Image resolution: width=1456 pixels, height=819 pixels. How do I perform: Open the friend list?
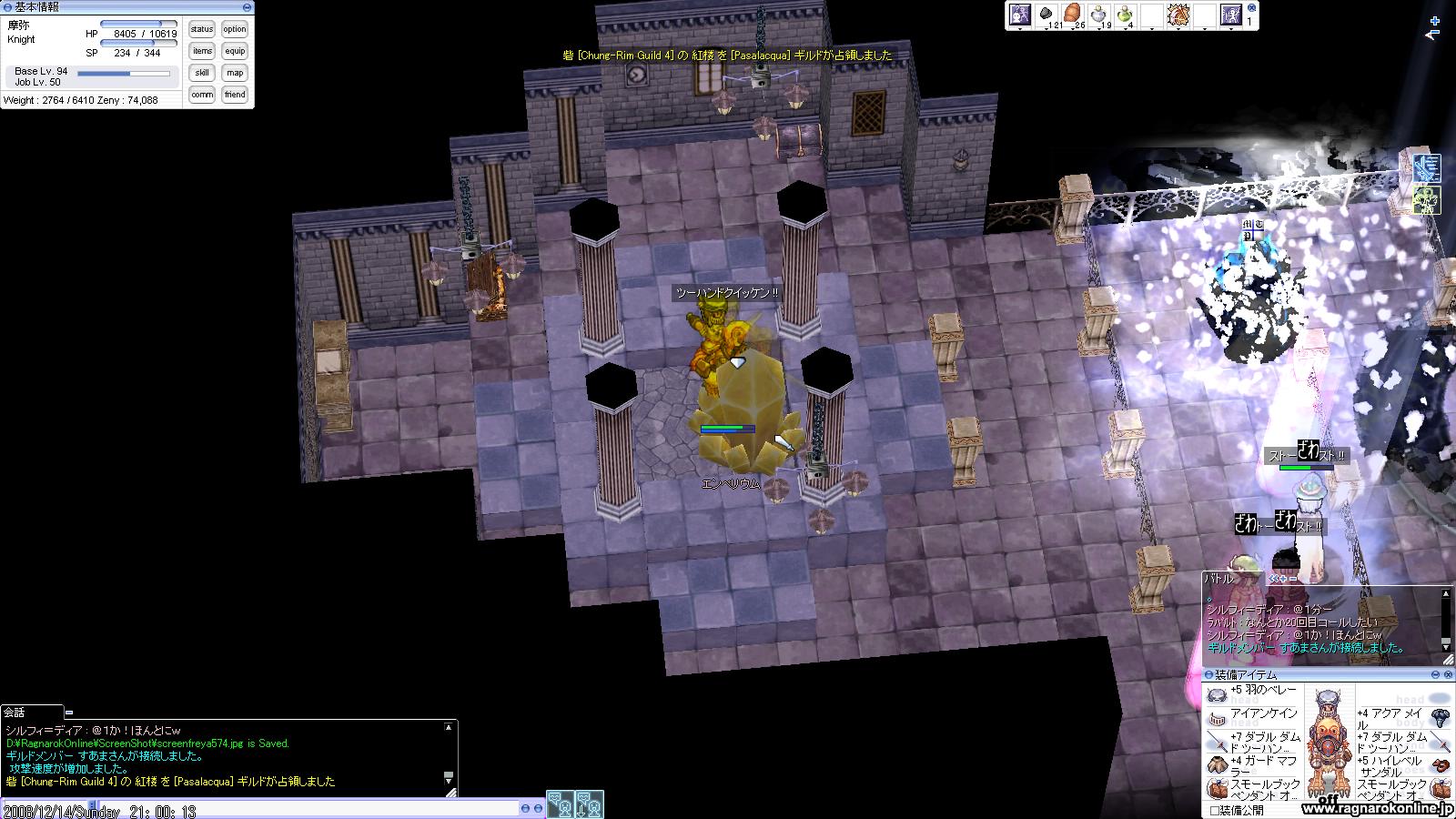coord(235,95)
